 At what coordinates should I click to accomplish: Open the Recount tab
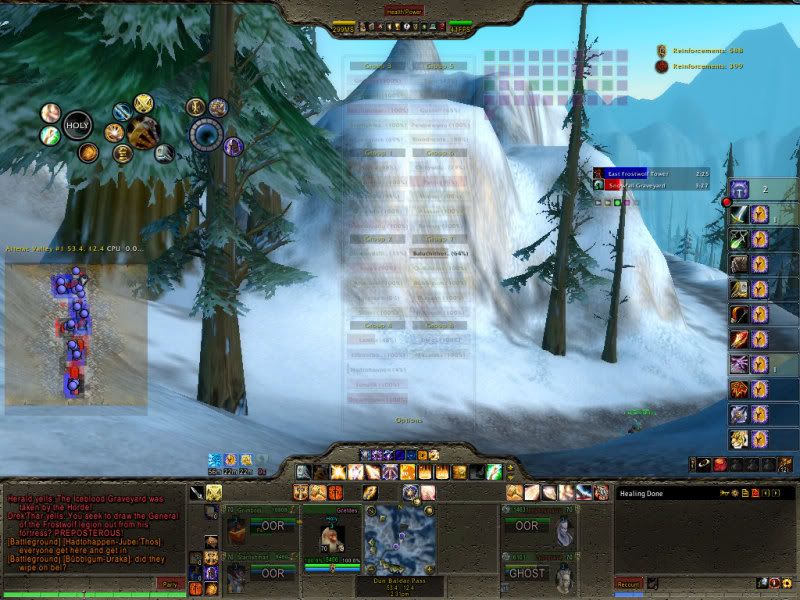[x=627, y=583]
